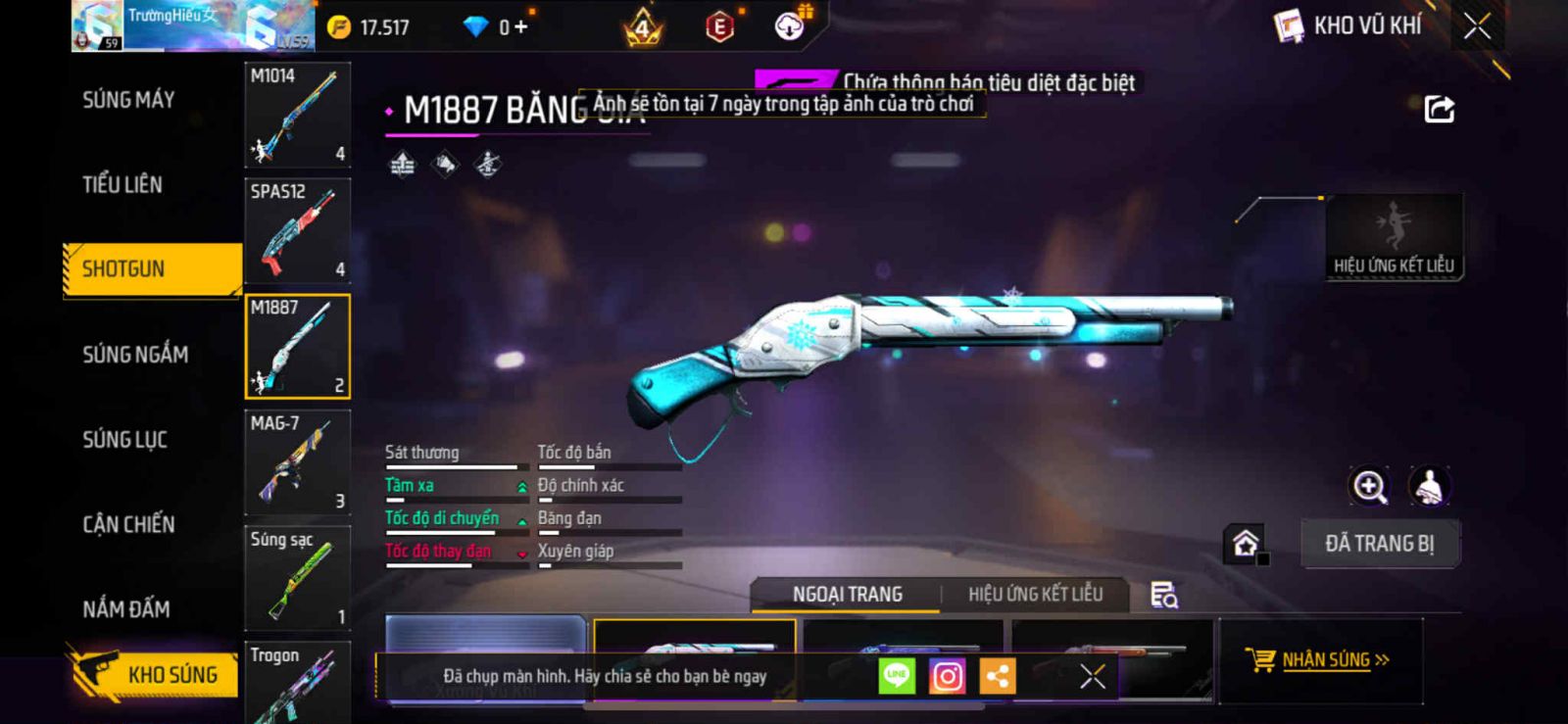
Task: Open the NẮM ĐẤM category
Action: click(x=126, y=609)
